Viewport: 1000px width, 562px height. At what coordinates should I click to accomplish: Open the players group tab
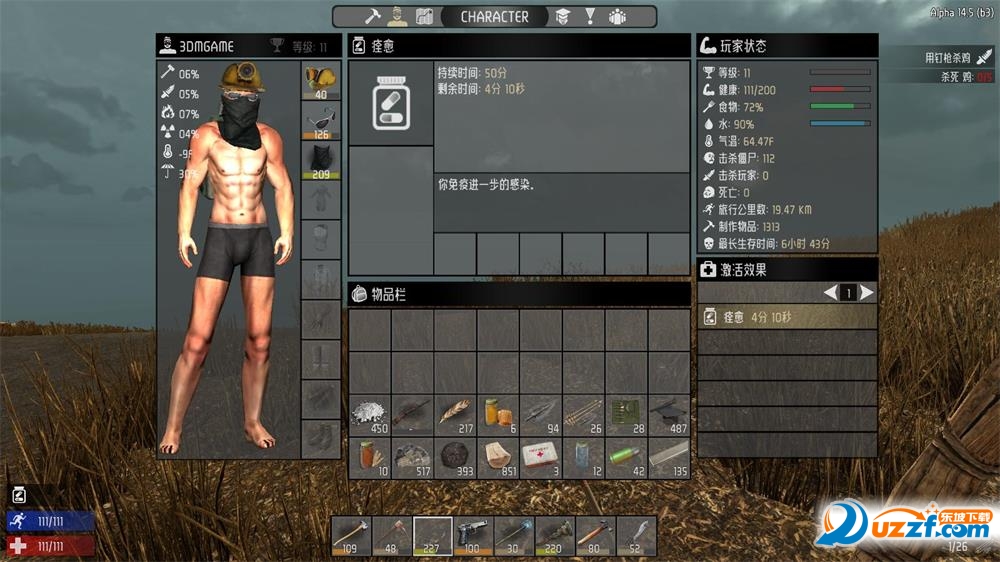click(x=617, y=16)
